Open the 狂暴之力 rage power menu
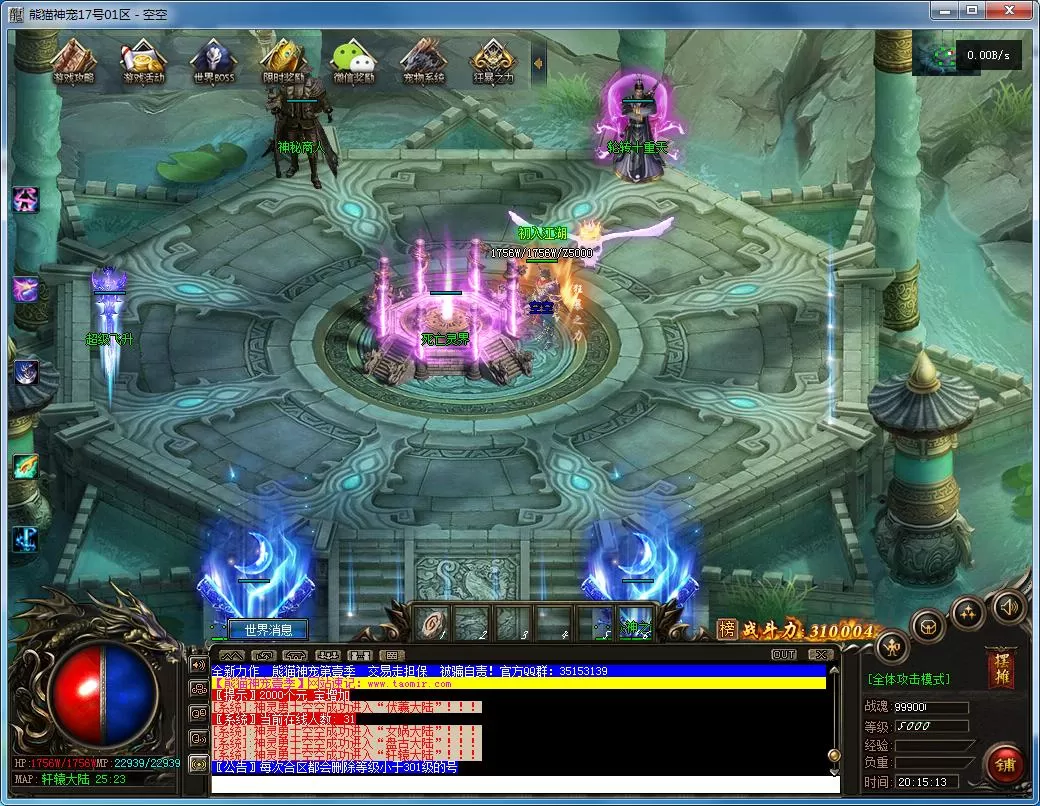1040x806 pixels. tap(493, 62)
